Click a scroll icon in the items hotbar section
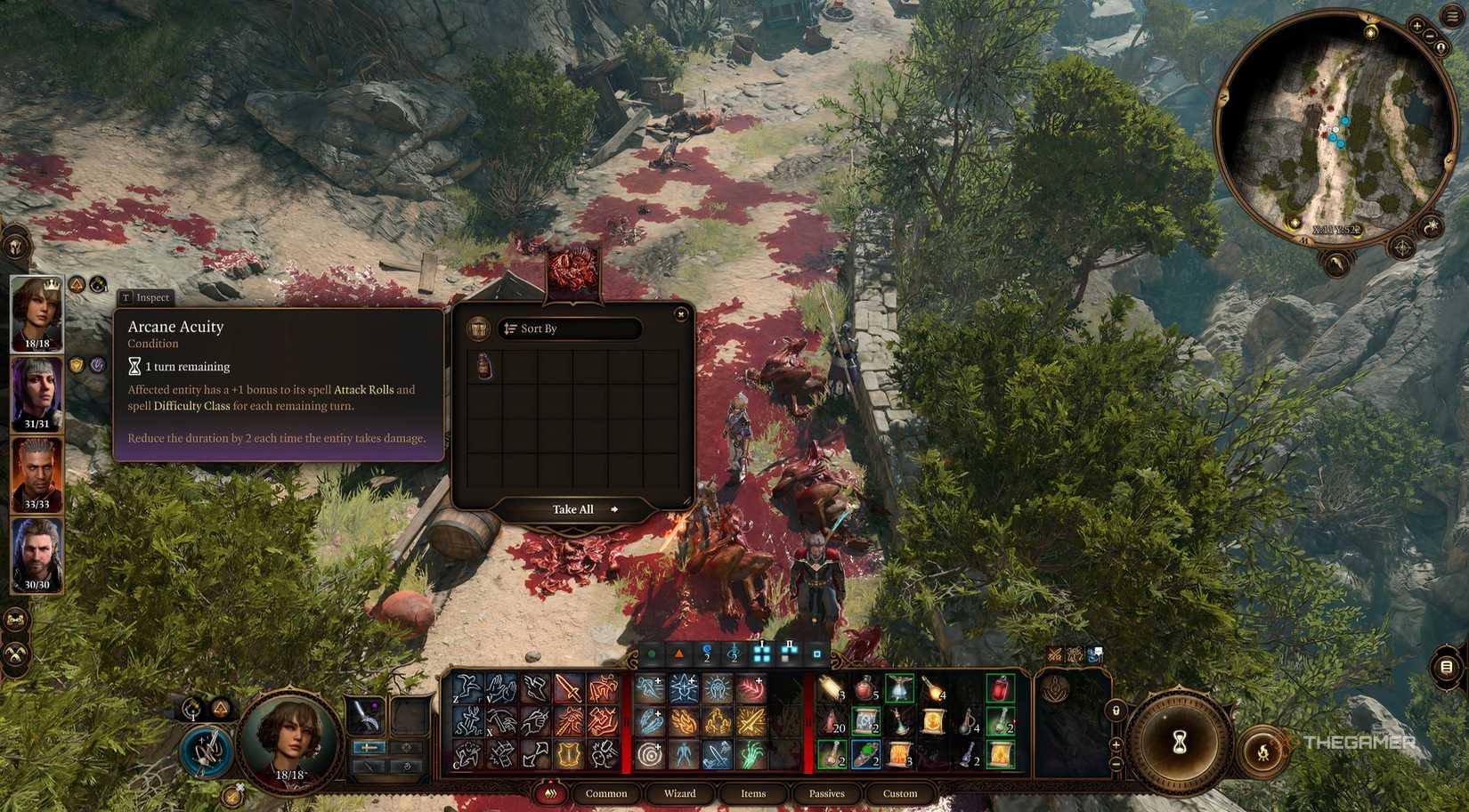 click(x=864, y=719)
